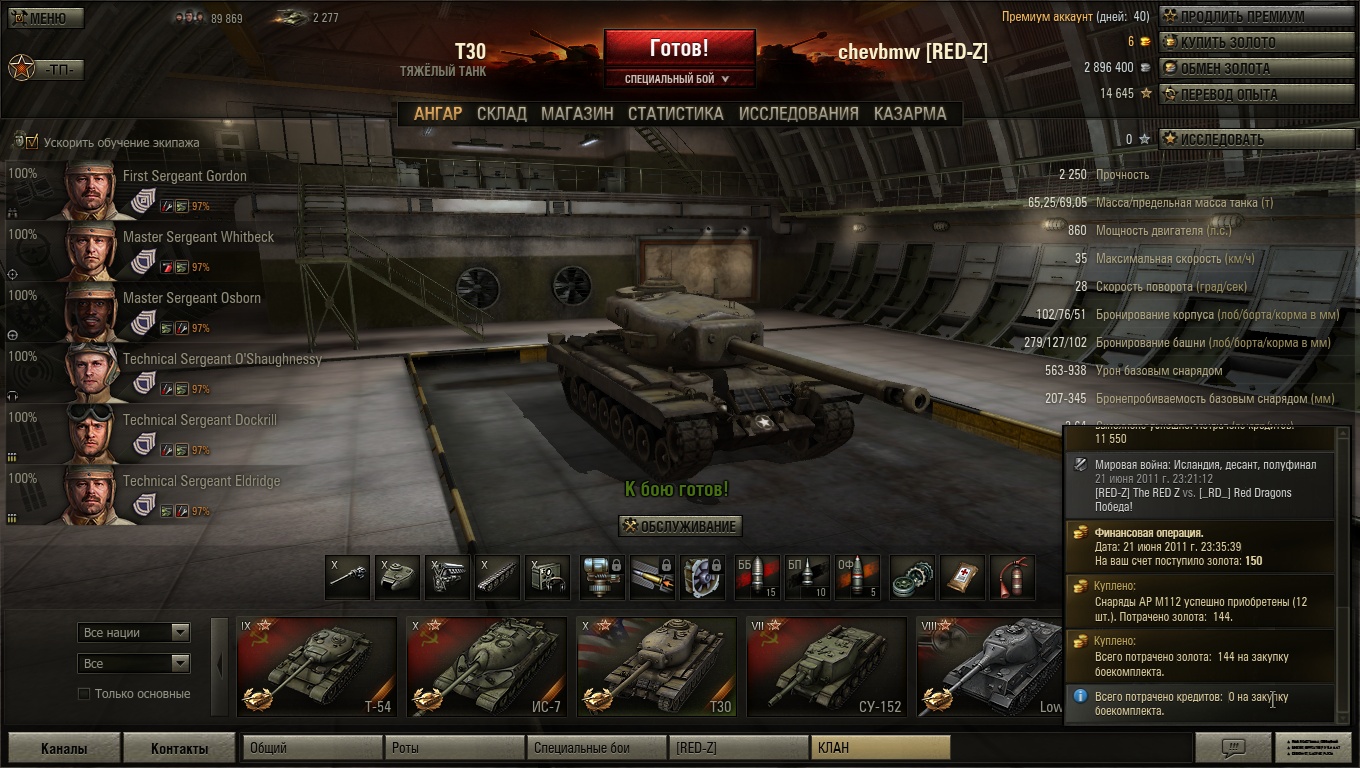This screenshot has width=1360, height=768.
Task: Go to the ИССЛЕДОВАНИЯ tab
Action: (x=798, y=113)
